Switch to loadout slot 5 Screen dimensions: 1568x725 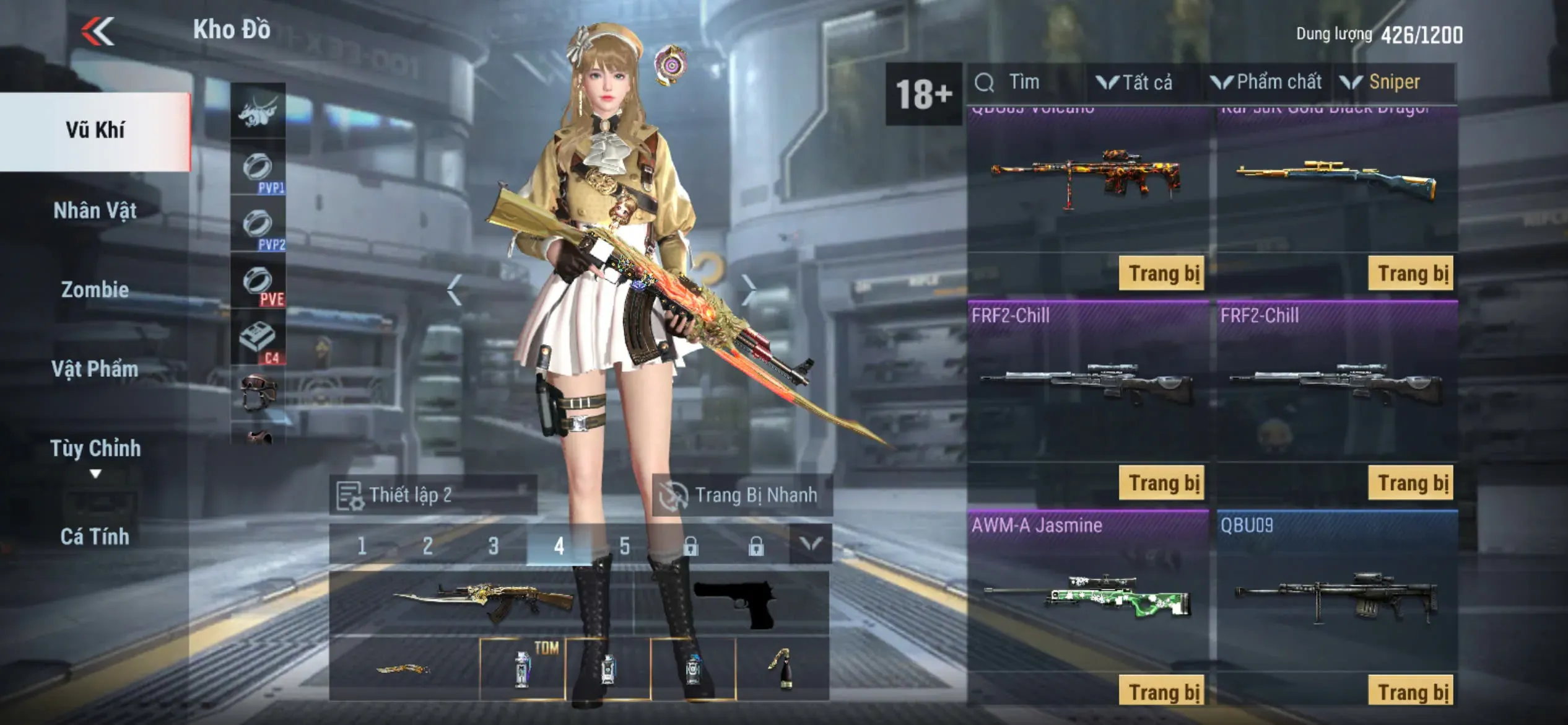(x=624, y=546)
